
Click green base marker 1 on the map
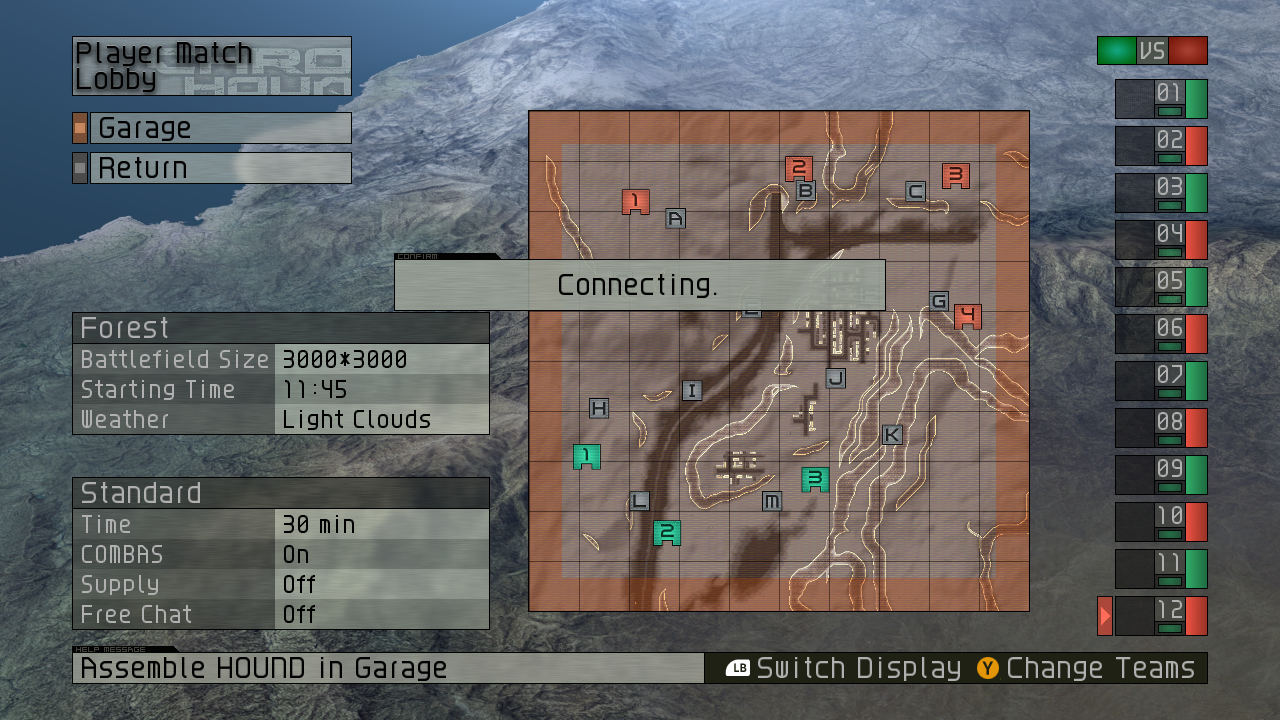pos(586,456)
